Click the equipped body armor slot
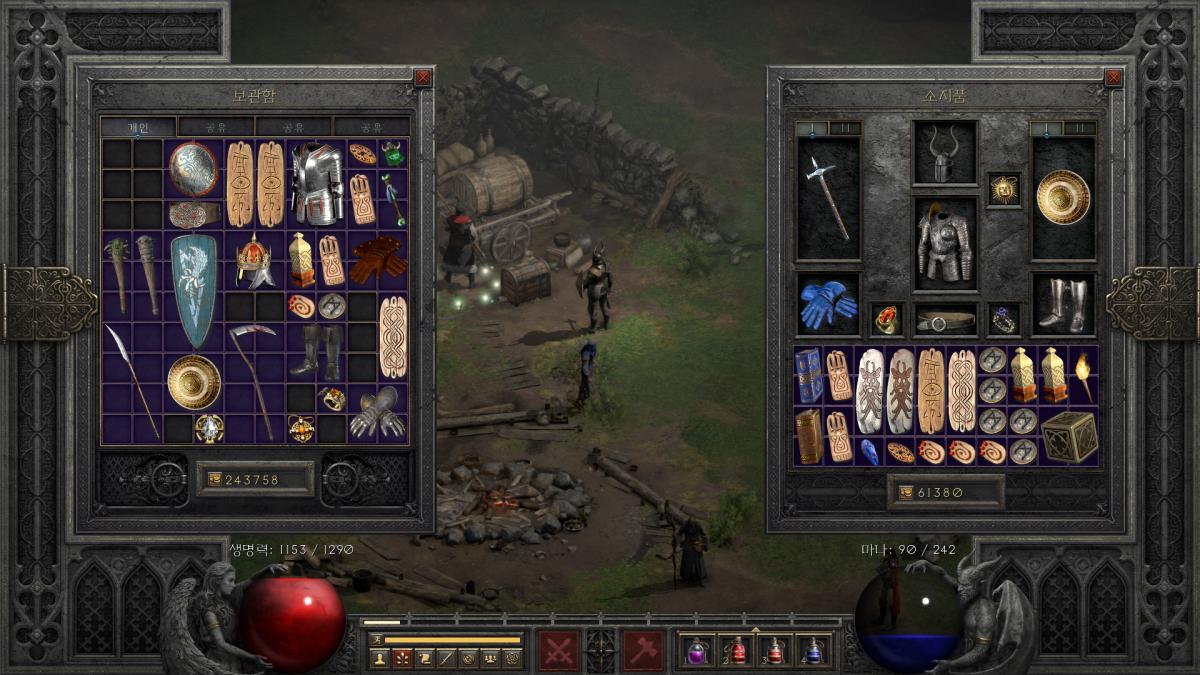Image resolution: width=1200 pixels, height=675 pixels. point(944,245)
